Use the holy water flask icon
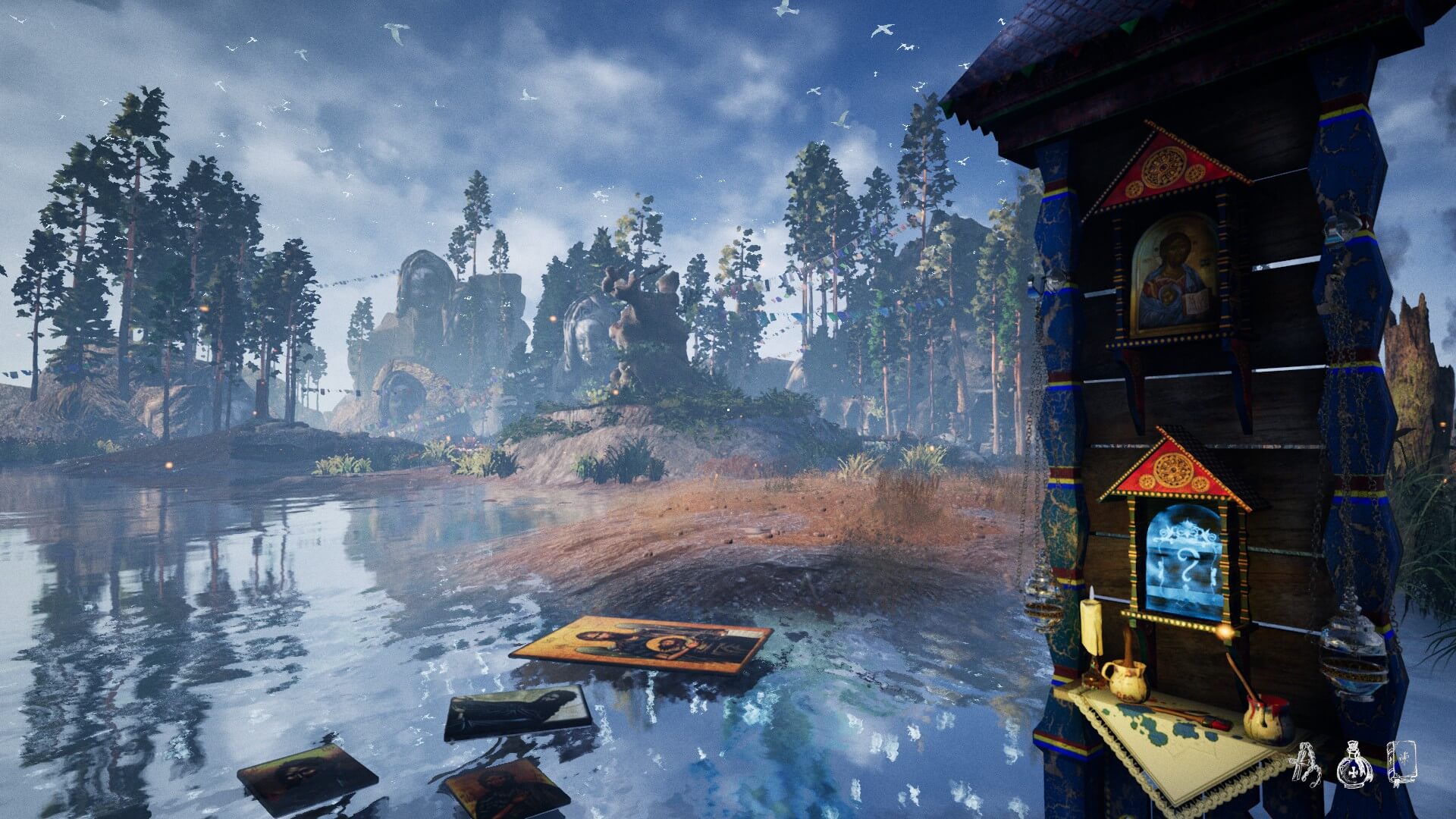 coord(1355,764)
